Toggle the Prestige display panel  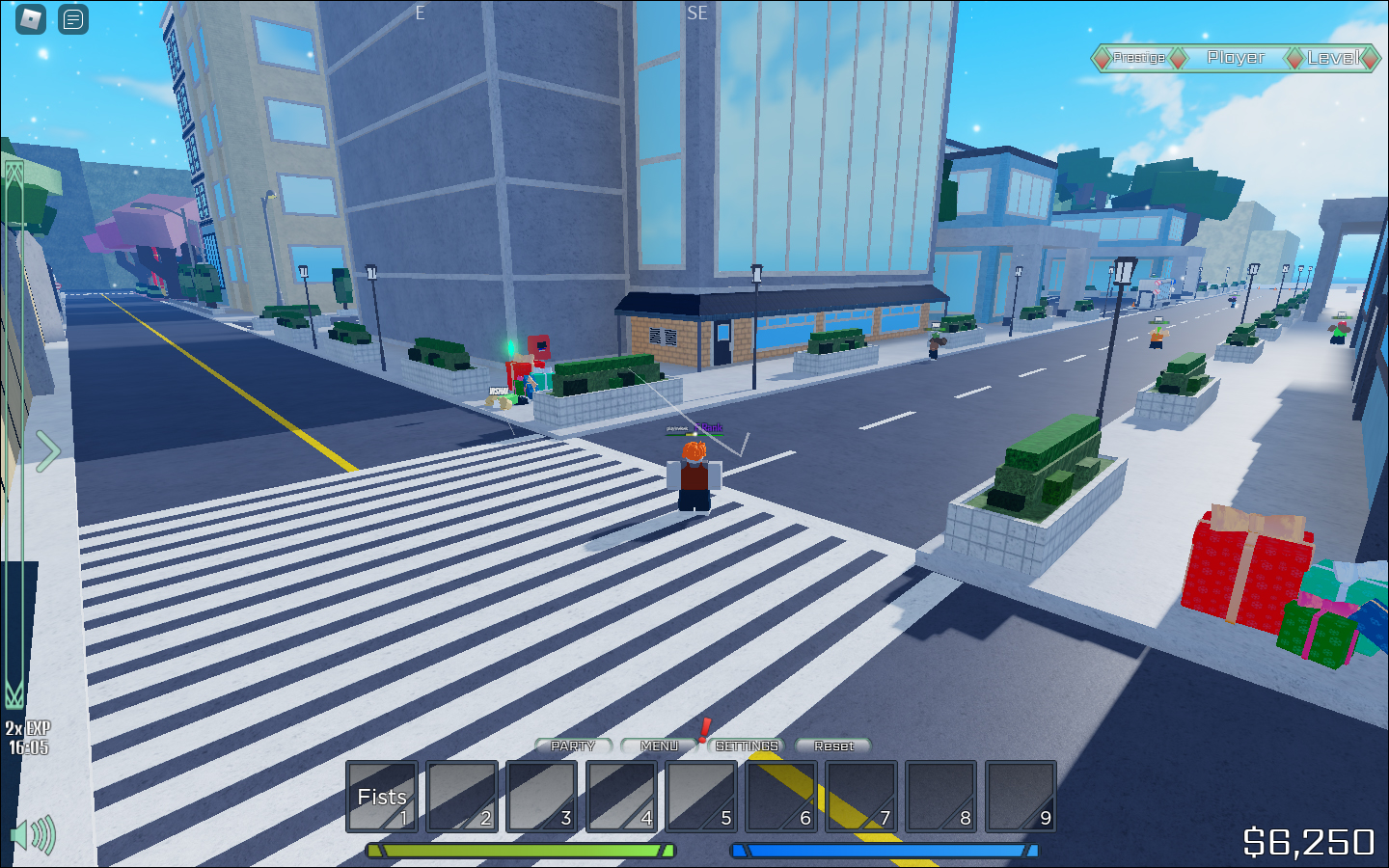tap(1138, 58)
